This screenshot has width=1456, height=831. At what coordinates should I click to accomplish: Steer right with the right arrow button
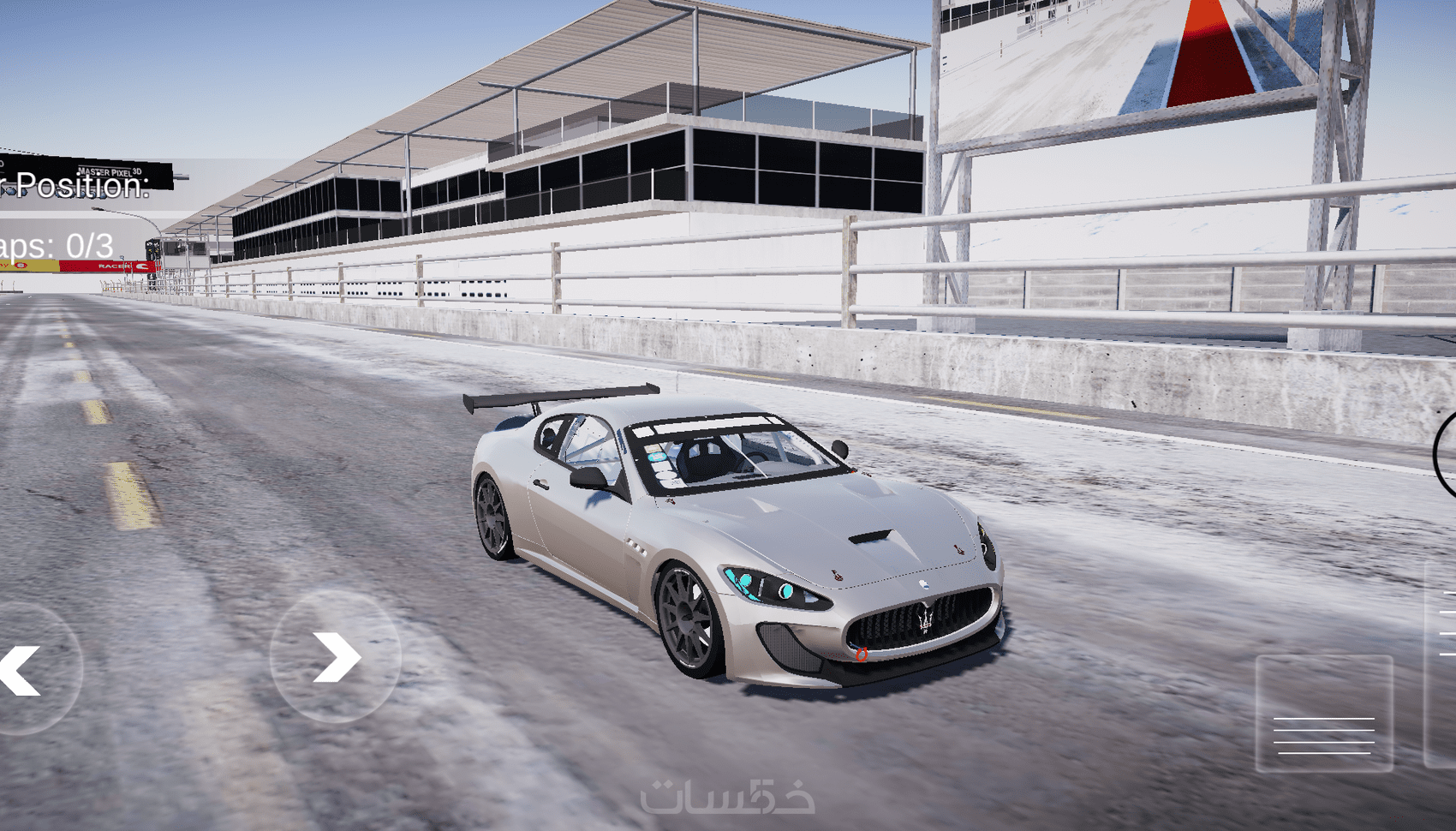[x=336, y=656]
